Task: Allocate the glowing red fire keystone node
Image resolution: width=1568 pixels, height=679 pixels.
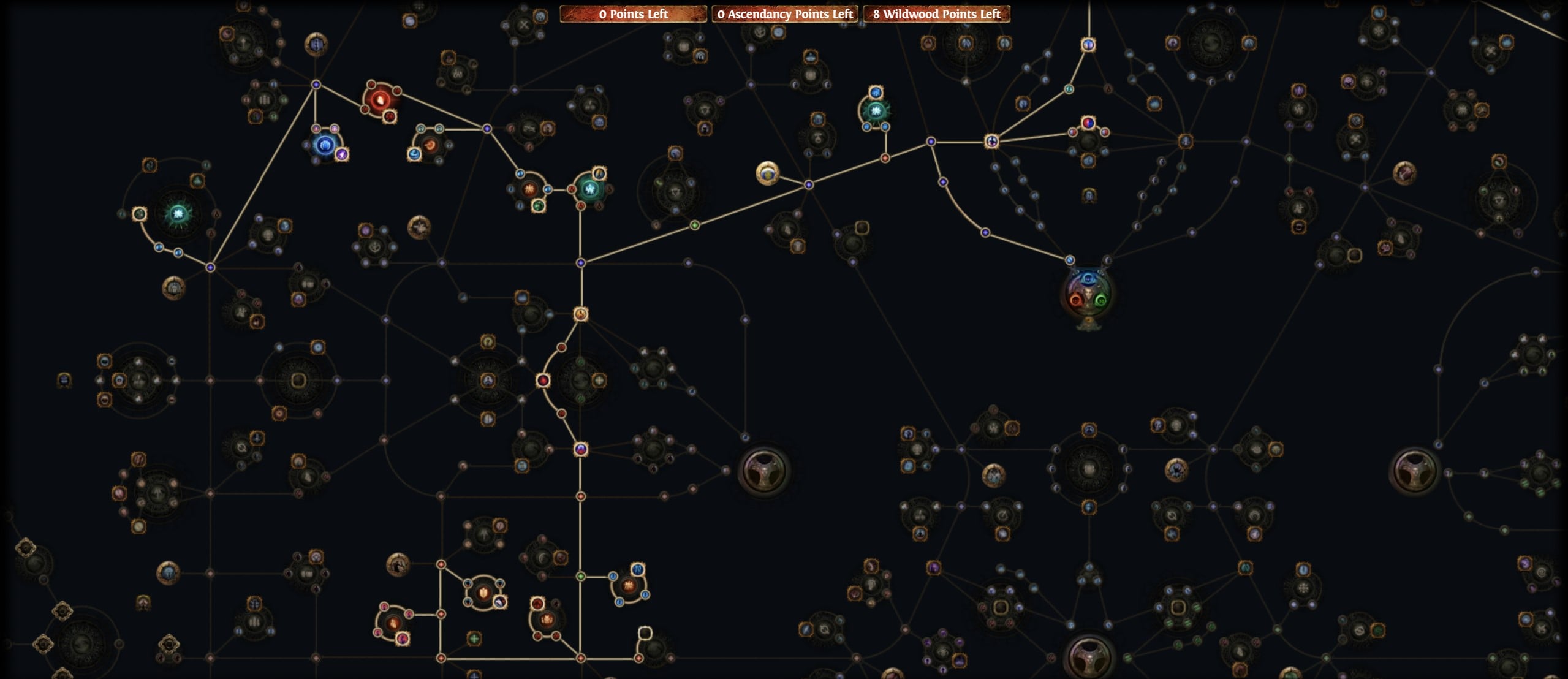Action: click(x=380, y=100)
